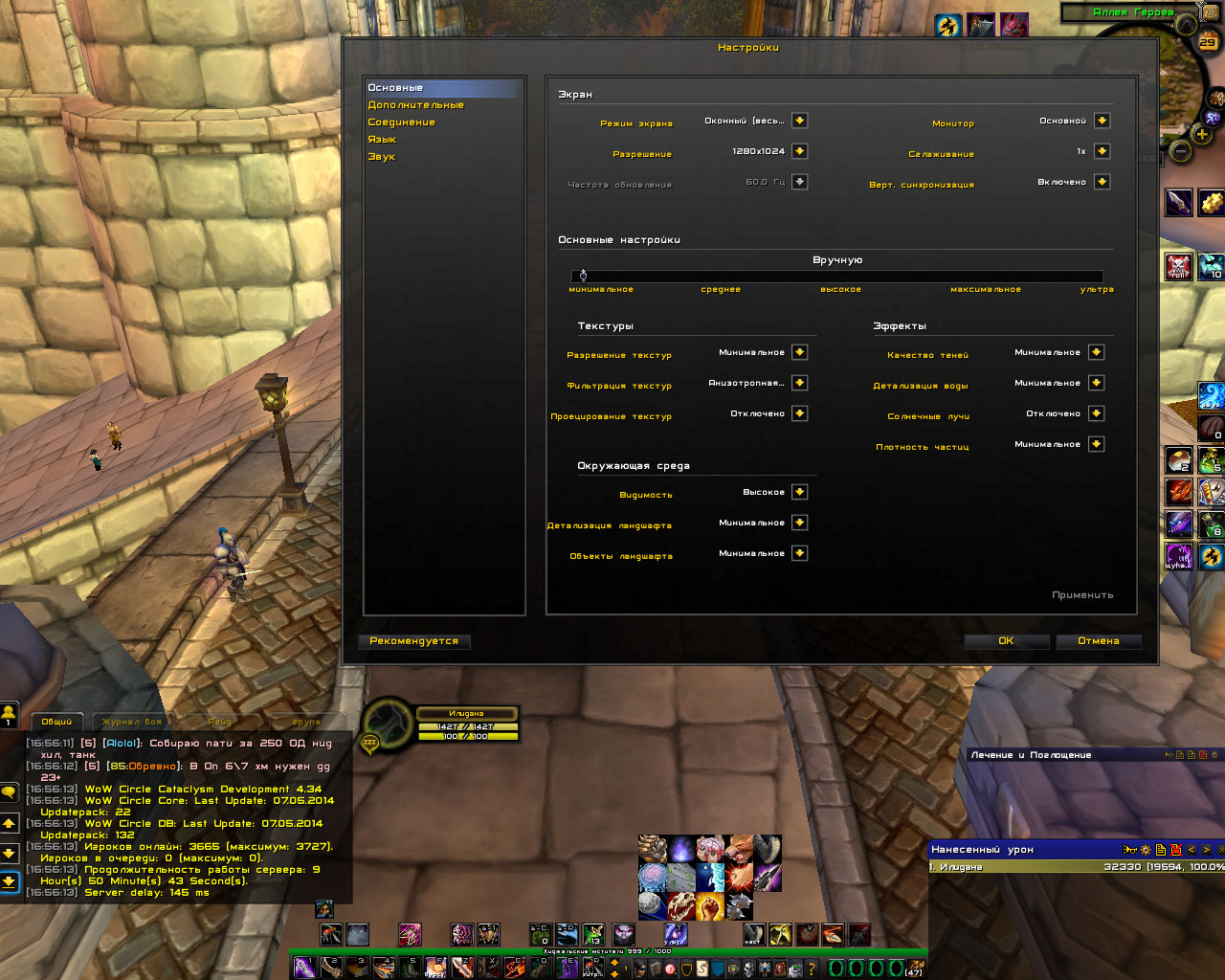
Task: Open the Монитор dropdown
Action: coord(1102,121)
